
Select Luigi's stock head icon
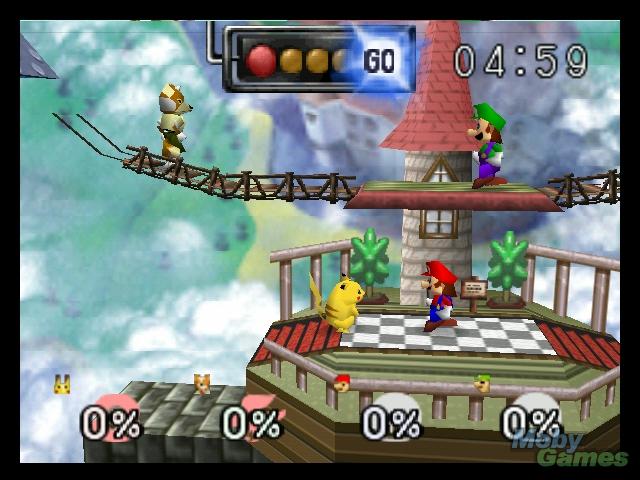(x=483, y=383)
